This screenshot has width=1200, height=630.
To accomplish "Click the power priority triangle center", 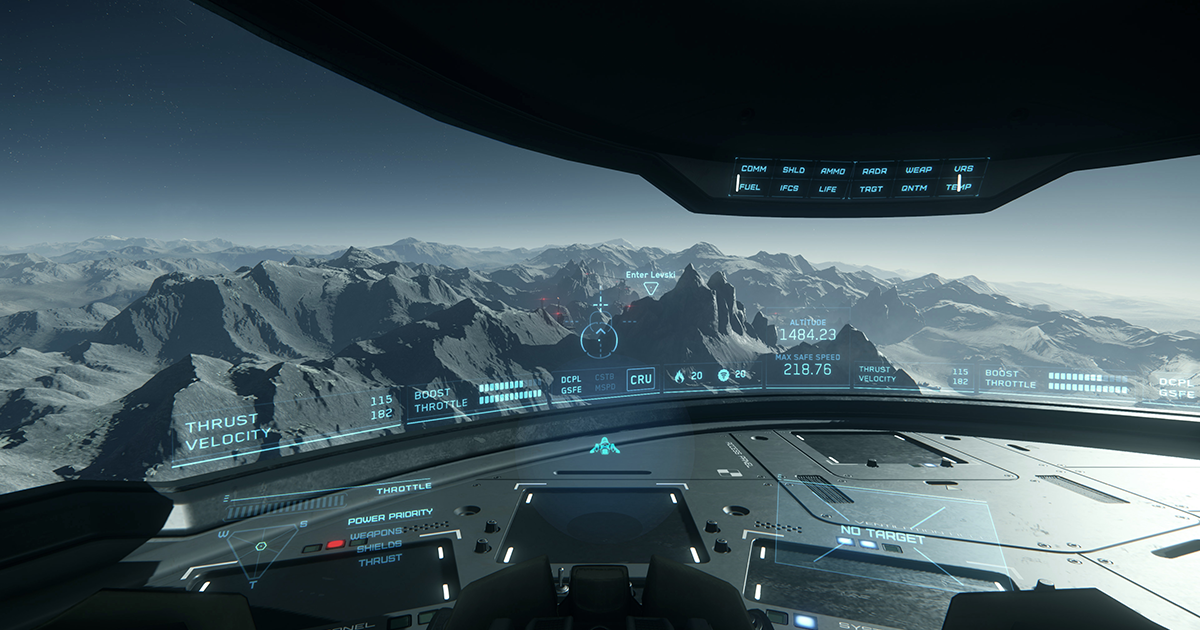I will pos(261,546).
